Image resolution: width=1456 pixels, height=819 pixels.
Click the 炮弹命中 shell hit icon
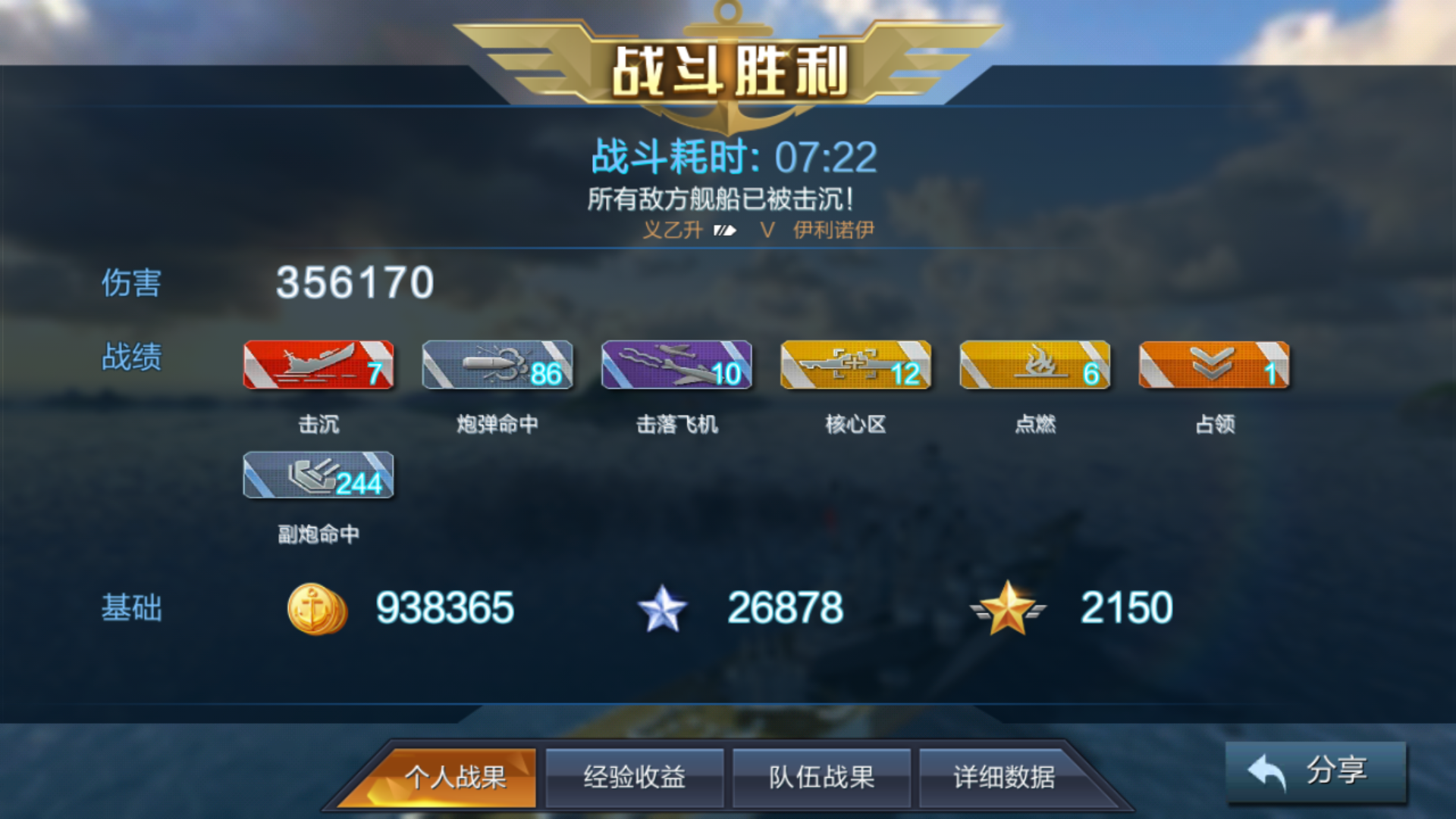[x=497, y=366]
